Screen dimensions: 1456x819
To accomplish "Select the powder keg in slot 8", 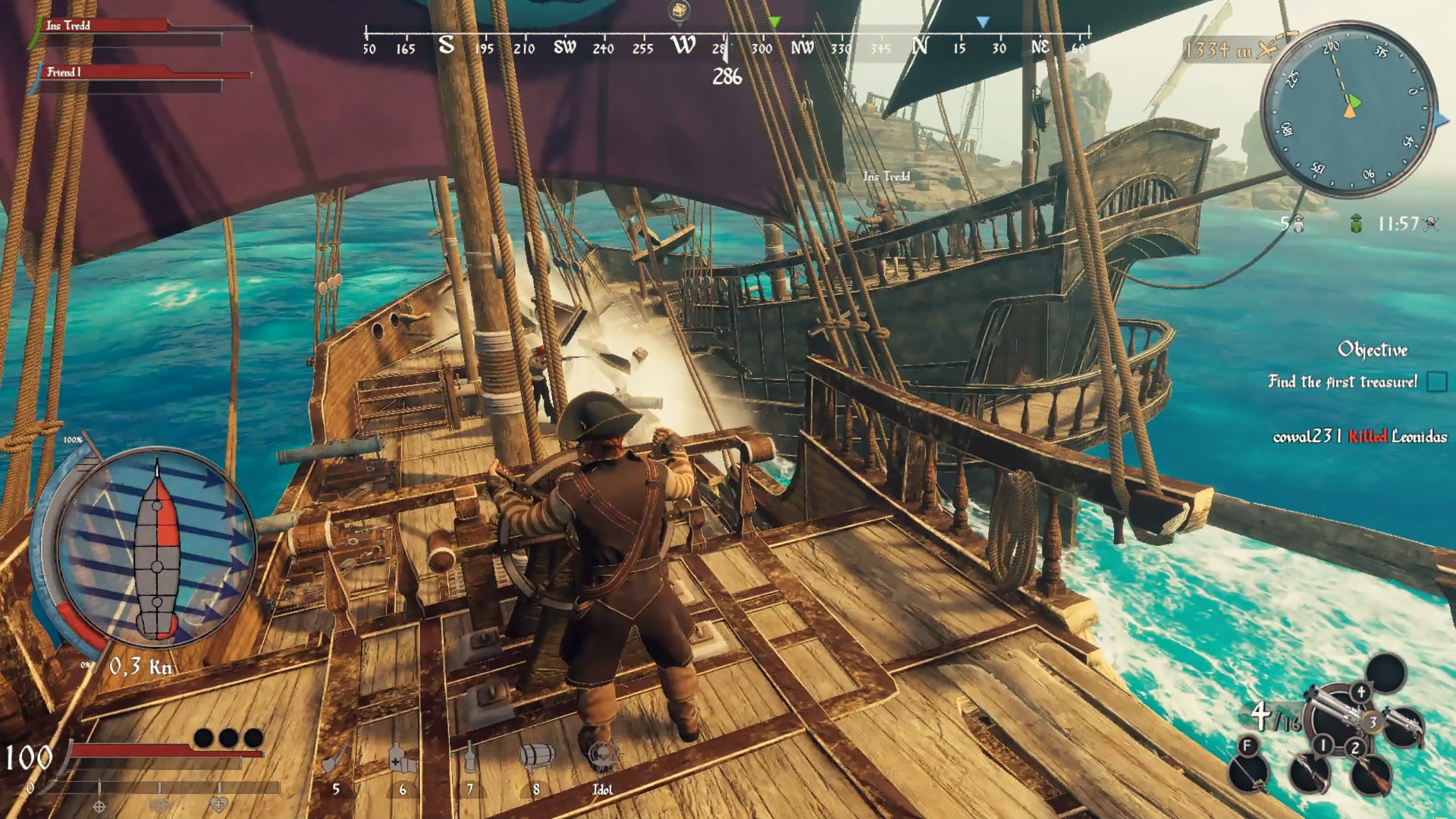I will click(537, 755).
